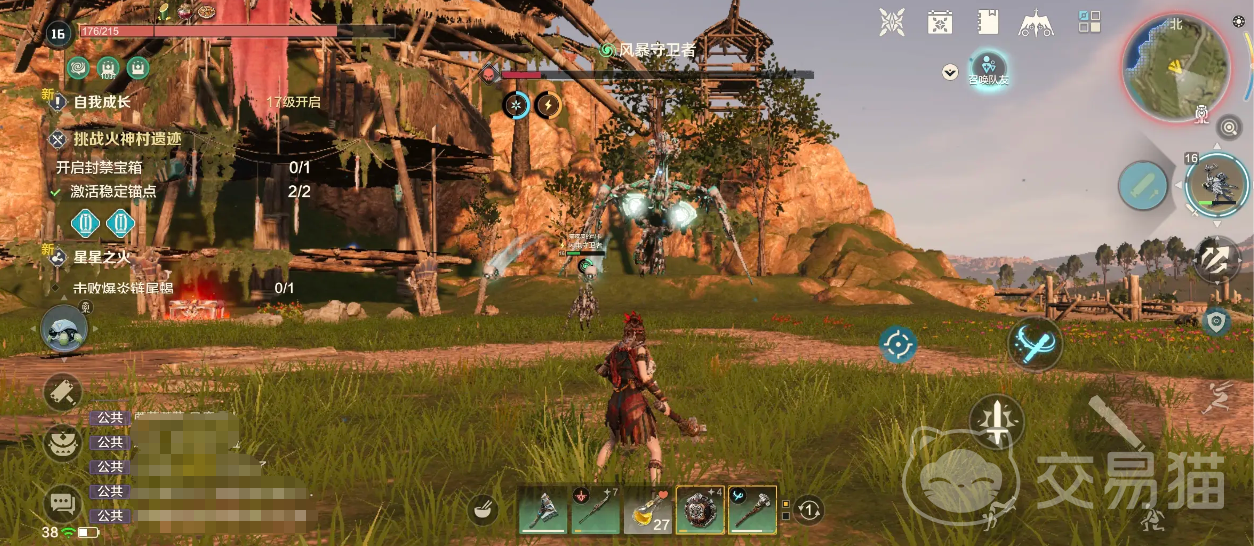Tap the blue pencil edit button
This screenshot has height=546, width=1254.
(1144, 186)
